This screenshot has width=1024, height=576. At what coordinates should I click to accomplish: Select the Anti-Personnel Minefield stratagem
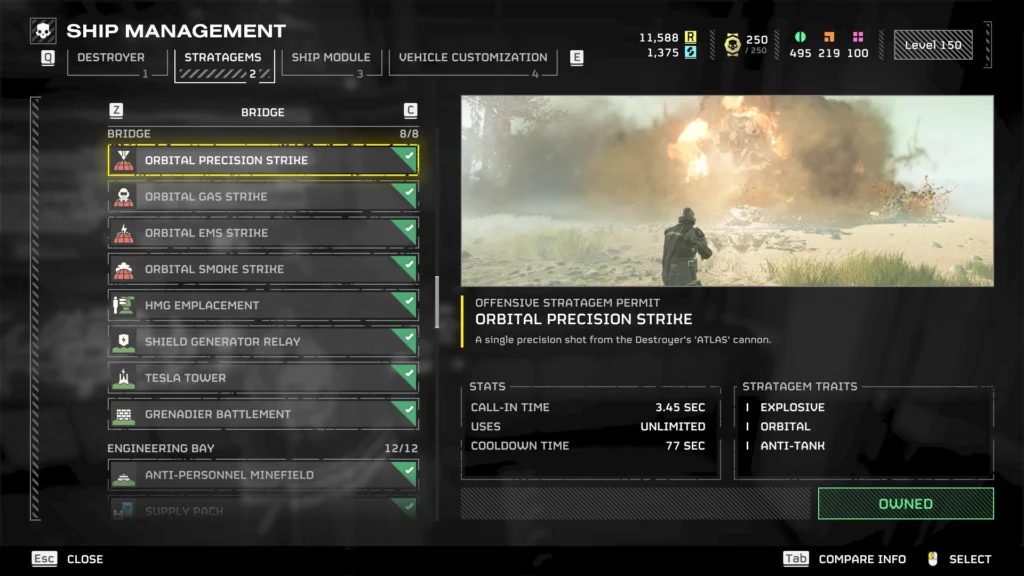pos(263,475)
